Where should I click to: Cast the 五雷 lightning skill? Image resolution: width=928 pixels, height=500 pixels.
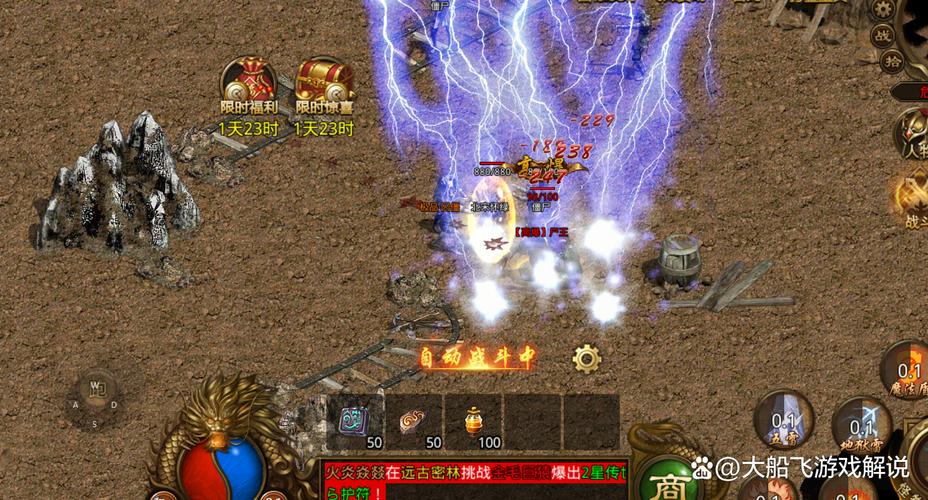click(783, 422)
